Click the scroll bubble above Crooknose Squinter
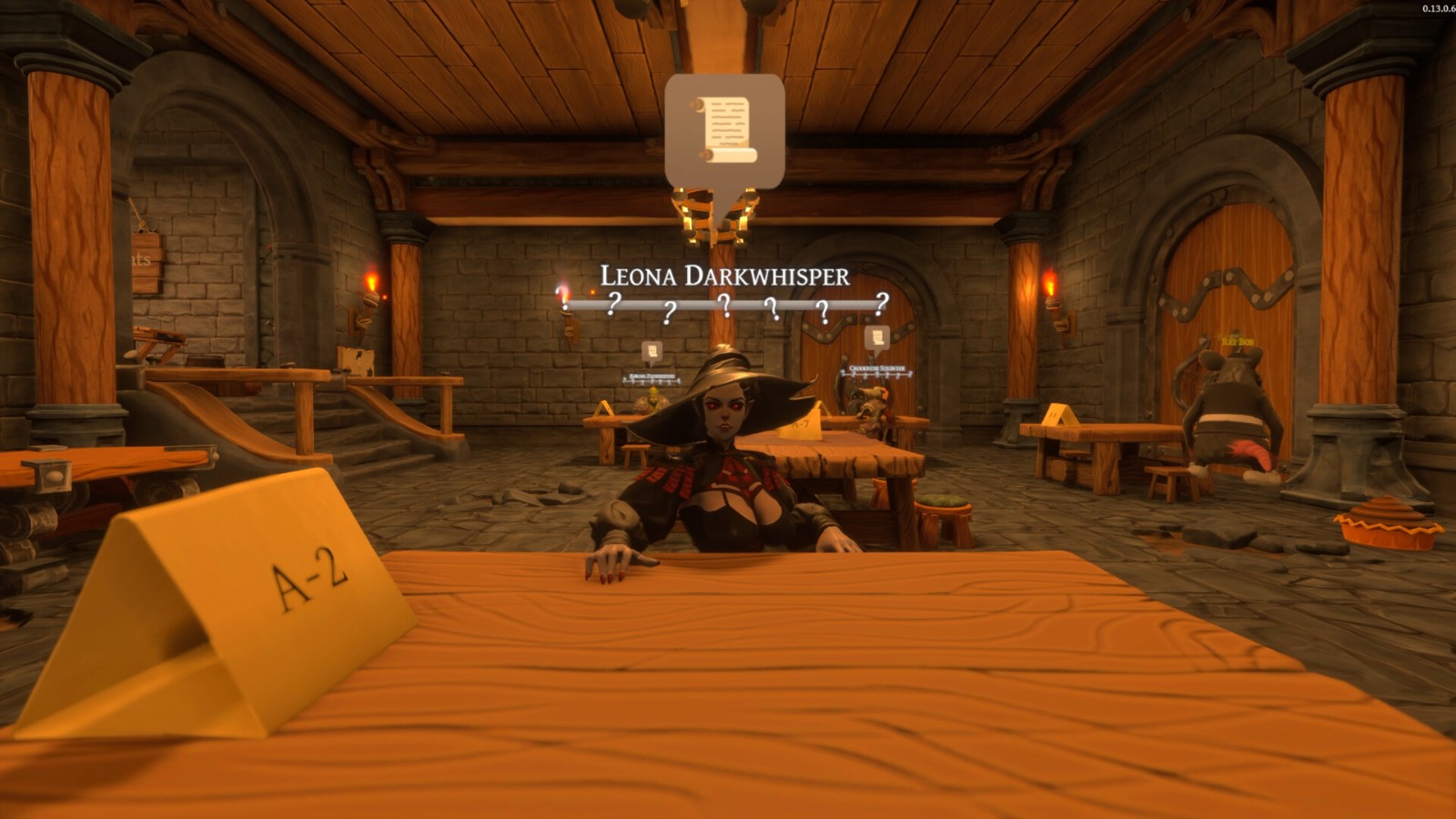This screenshot has height=819, width=1456. click(877, 339)
